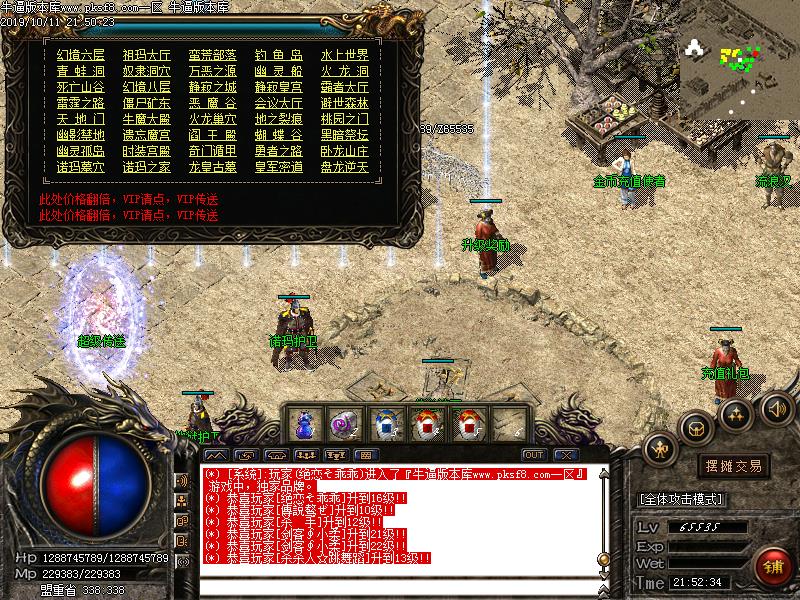The image size is (800, 600).
Task: Select the 皇军密道 teleport link
Action: point(279,167)
